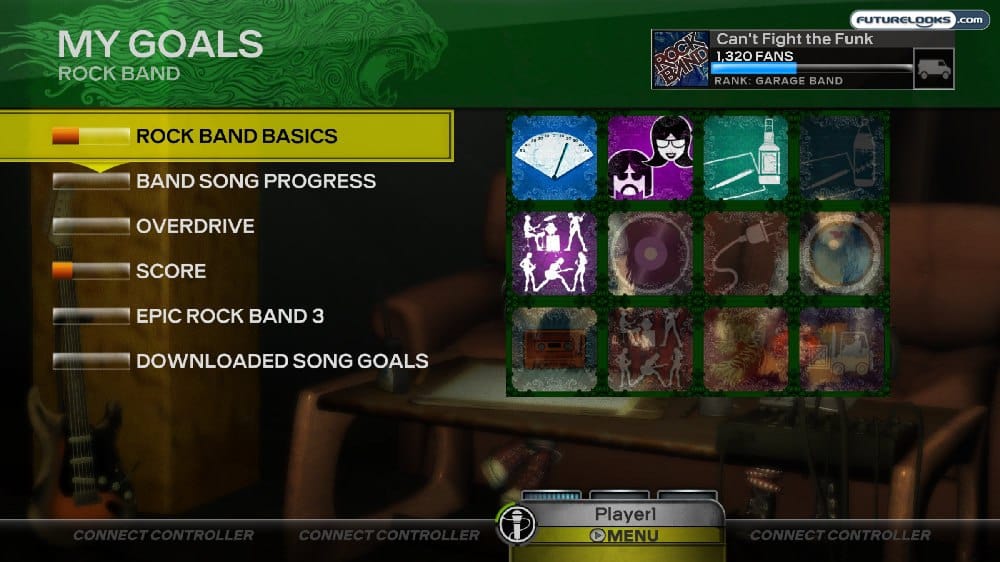Click the Player1 microphone icon
Image resolution: width=1000 pixels, height=562 pixels.
(x=518, y=523)
